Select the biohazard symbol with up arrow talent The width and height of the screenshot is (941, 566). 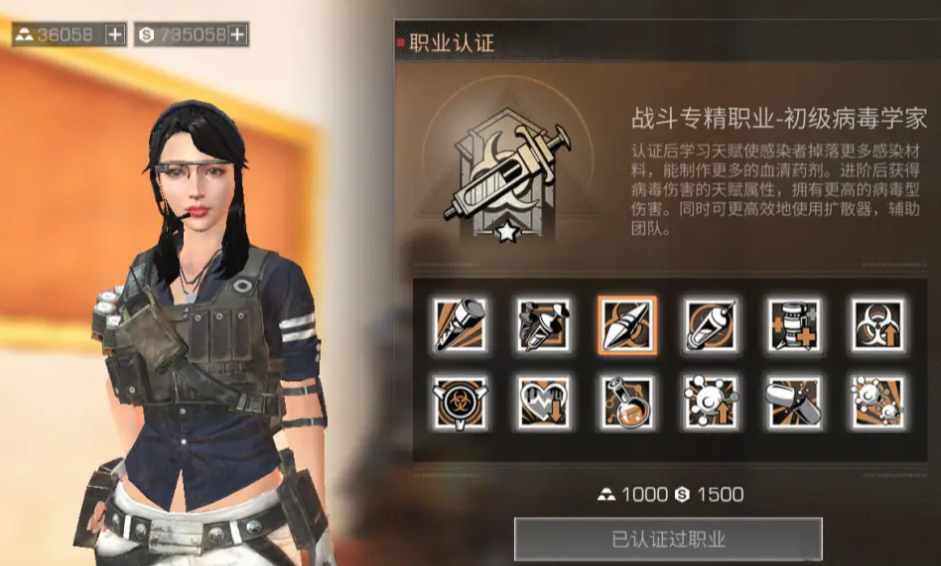[x=878, y=324]
